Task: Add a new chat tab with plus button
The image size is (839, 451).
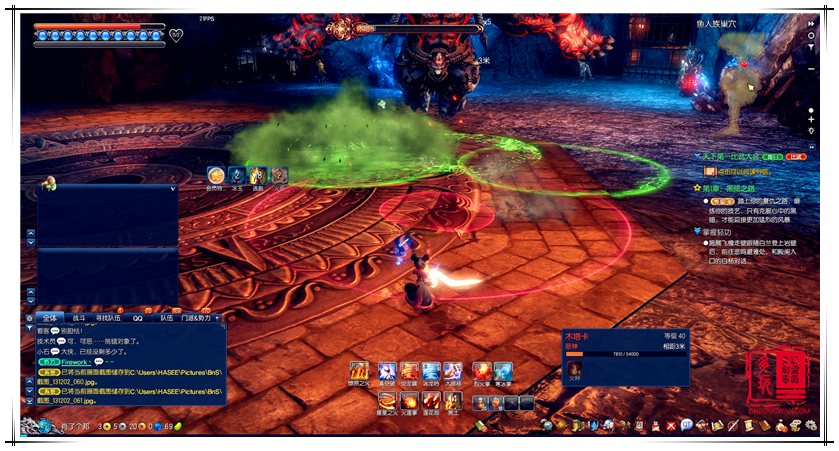Action: click(217, 317)
